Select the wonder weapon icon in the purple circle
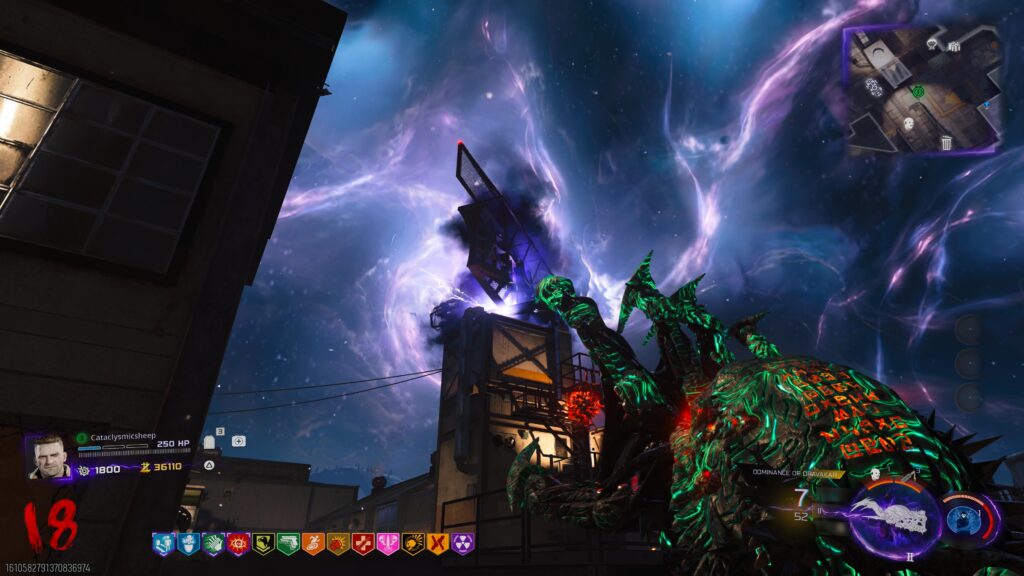 tap(894, 519)
